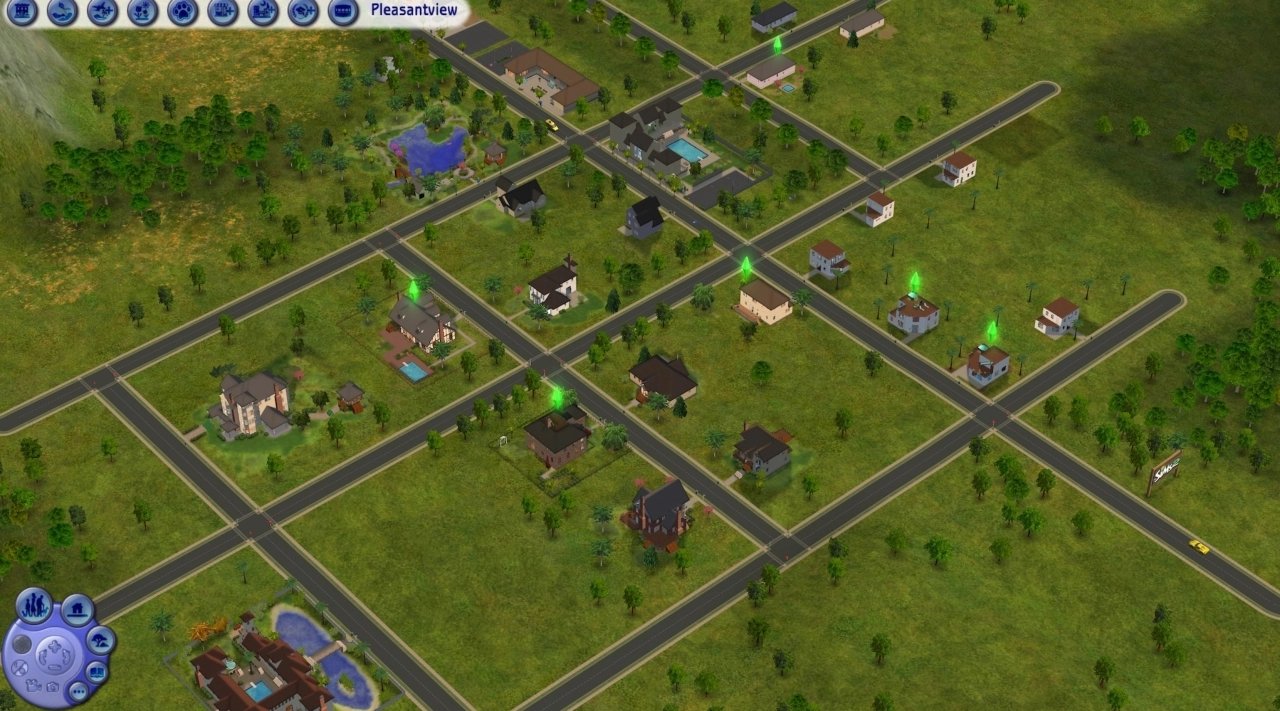The height and width of the screenshot is (711, 1280).
Task: Click the night-city building toolbar icon
Action: [262, 12]
